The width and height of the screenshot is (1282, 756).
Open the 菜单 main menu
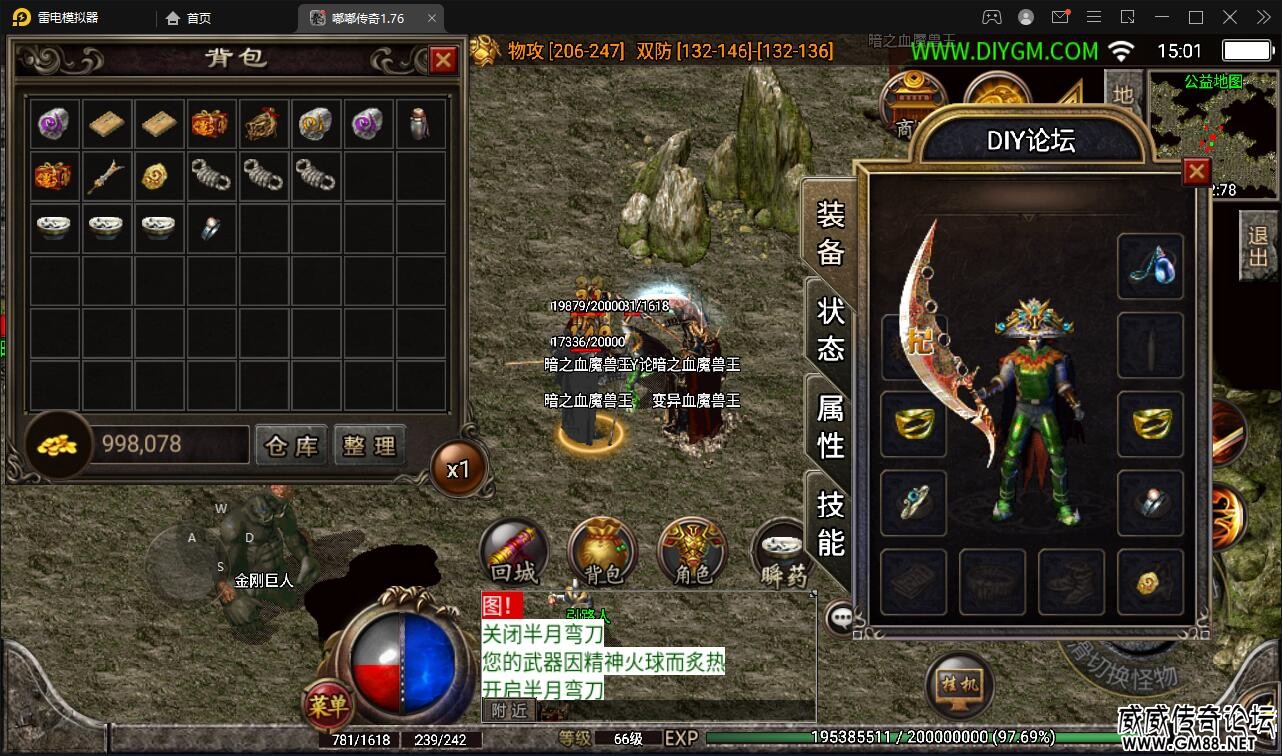[328, 706]
